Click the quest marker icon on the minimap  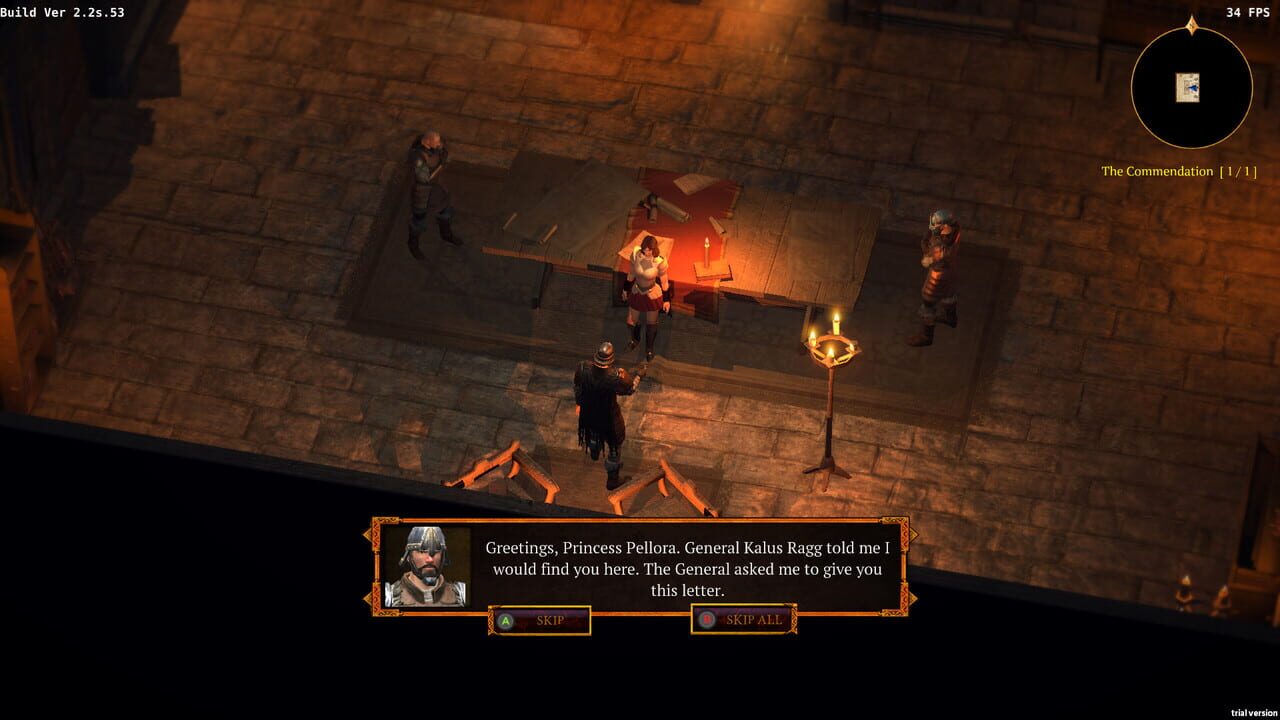click(1189, 85)
